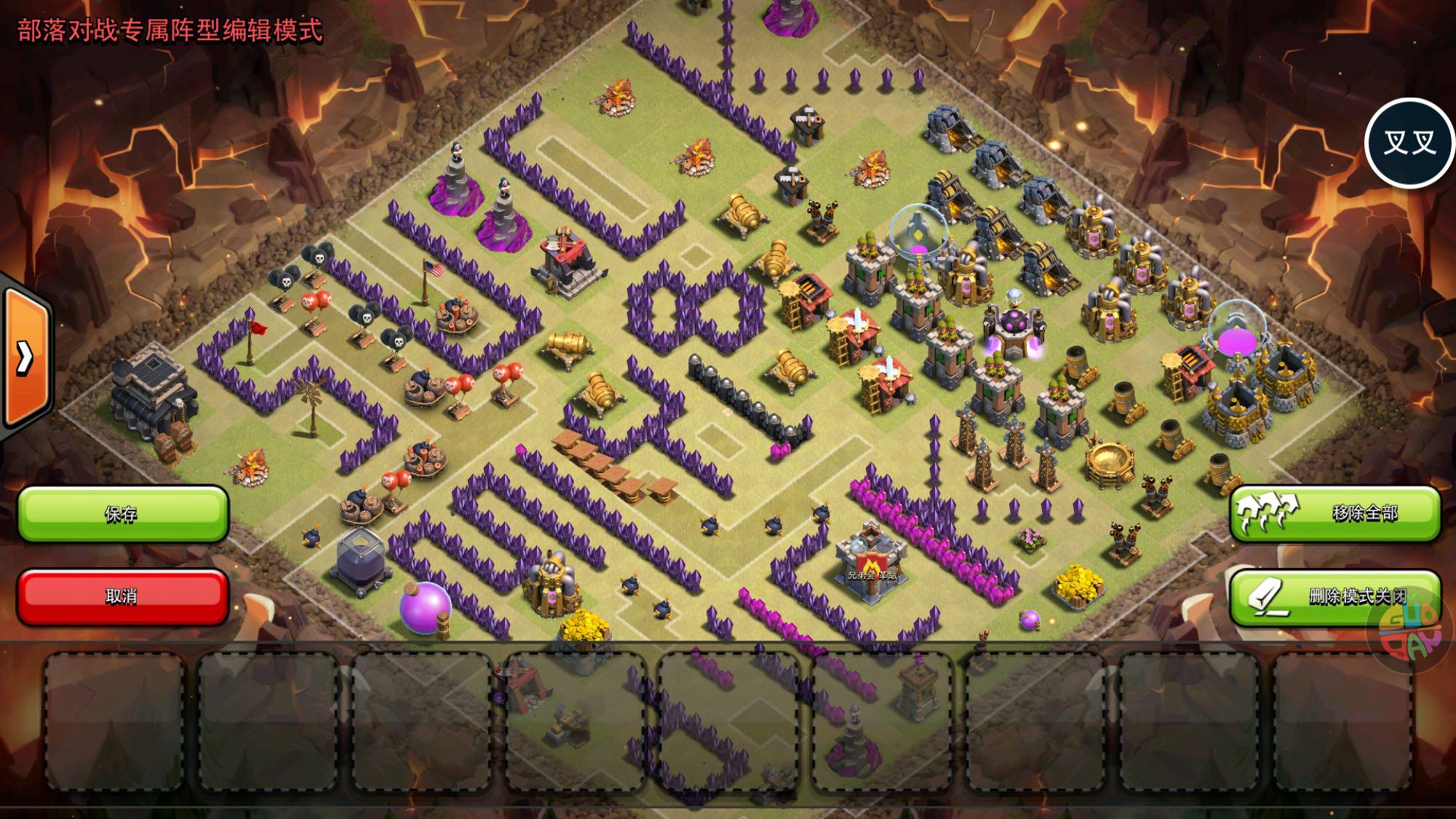Toggle the 删除模式 erase mode button
The image size is (1456, 819).
click(1334, 596)
